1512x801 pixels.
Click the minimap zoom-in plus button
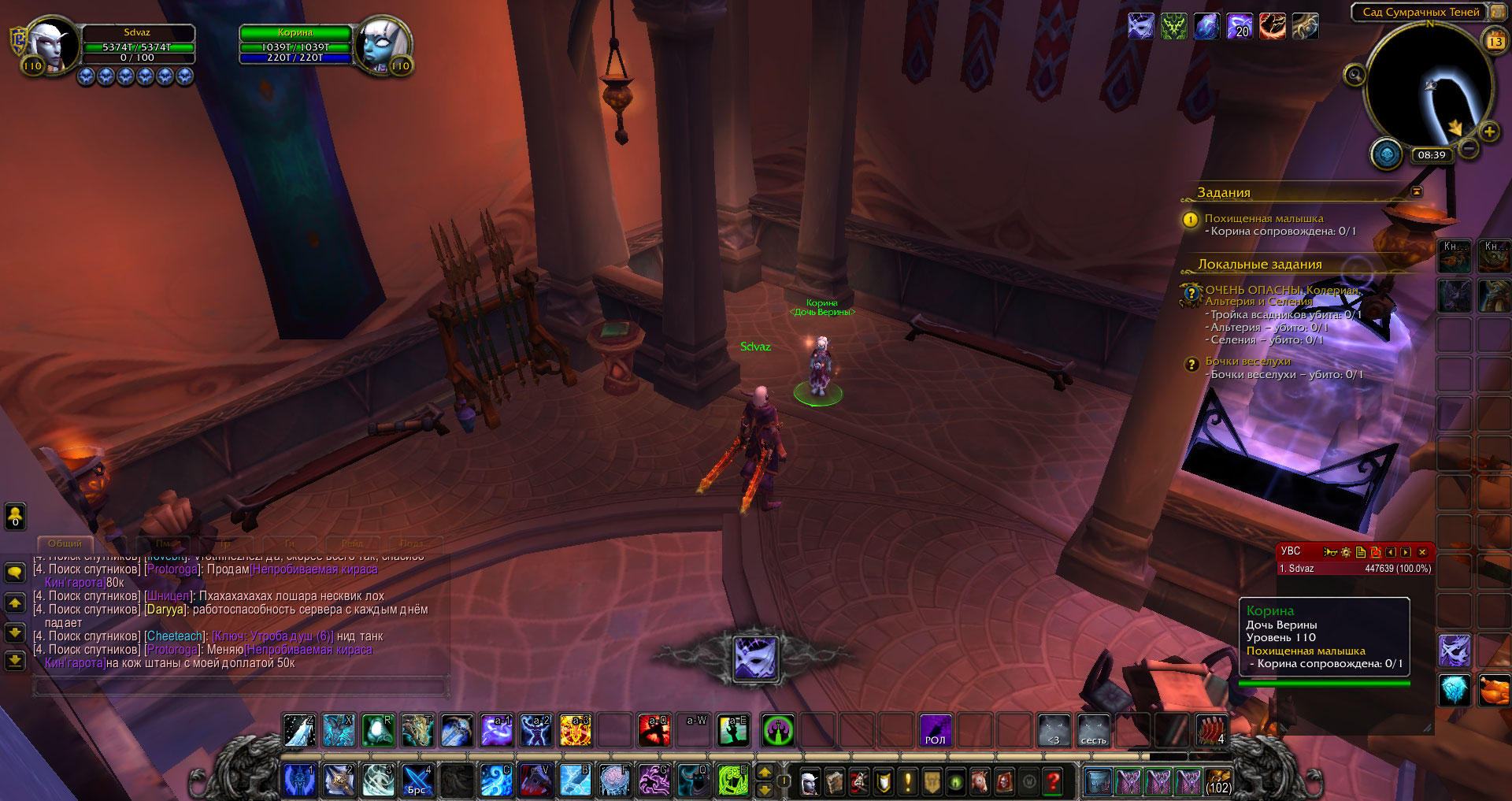click(x=1489, y=132)
